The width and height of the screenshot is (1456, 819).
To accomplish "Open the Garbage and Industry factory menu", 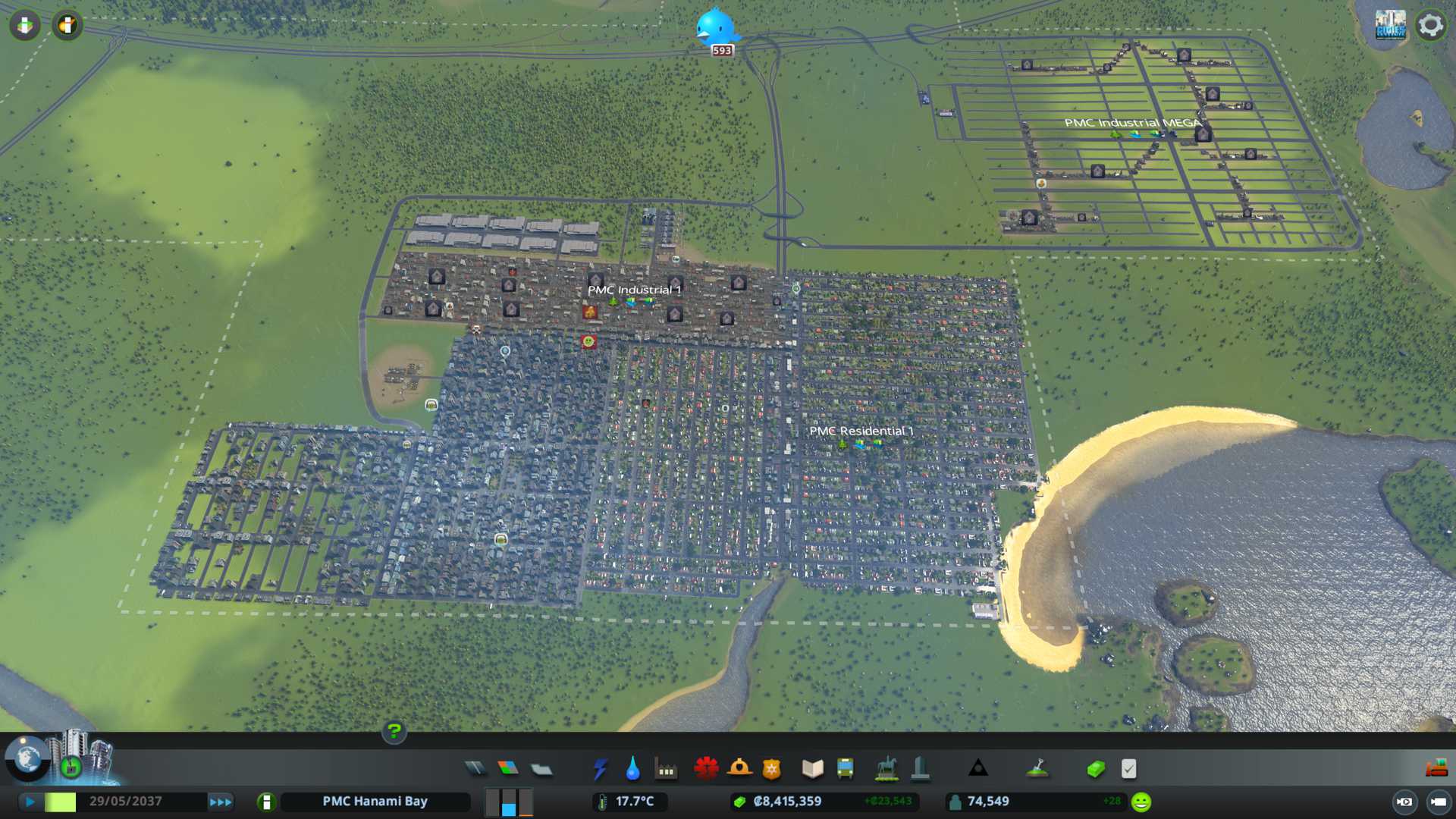I will click(x=666, y=769).
